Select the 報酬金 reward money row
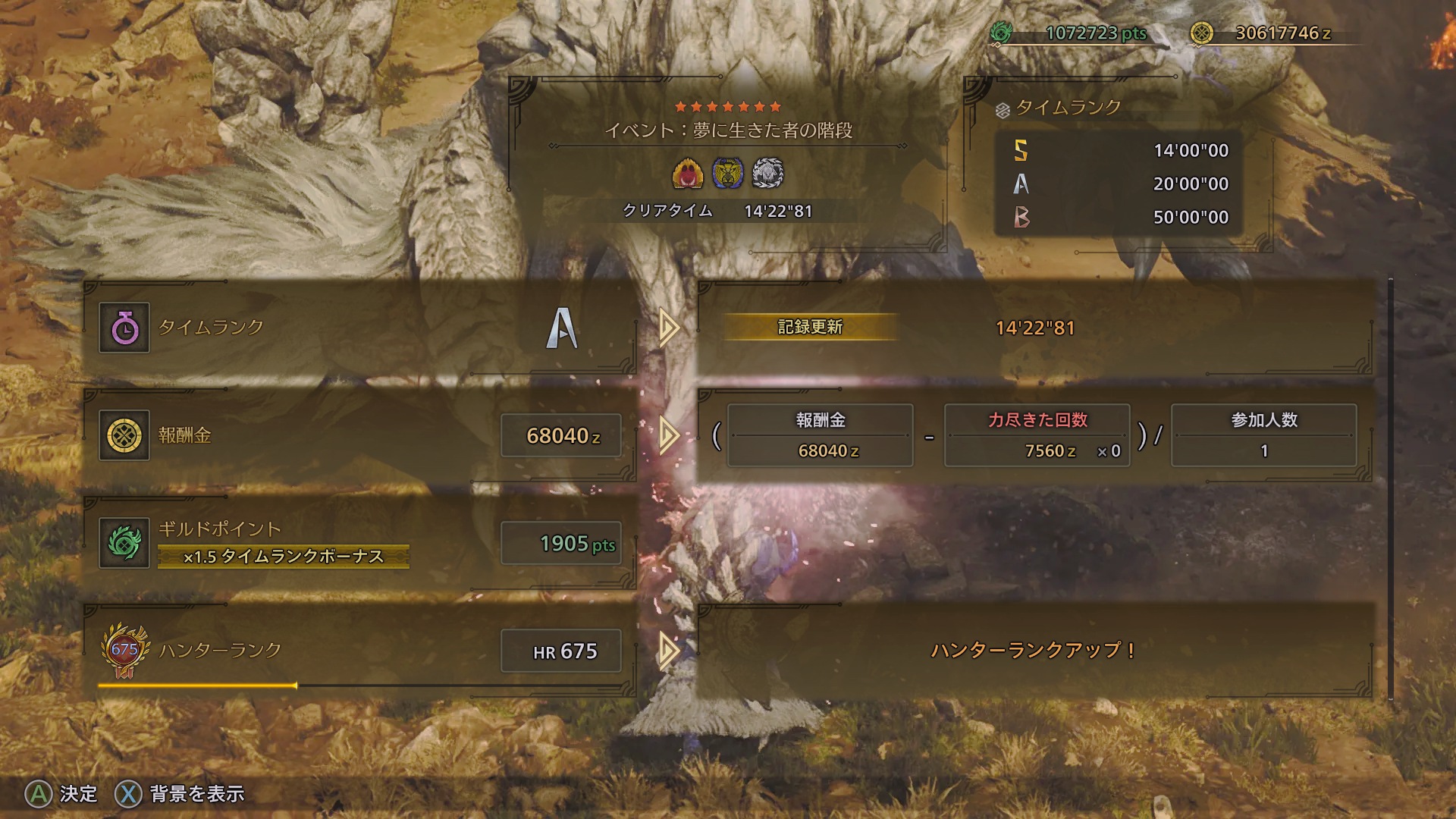 click(359, 436)
